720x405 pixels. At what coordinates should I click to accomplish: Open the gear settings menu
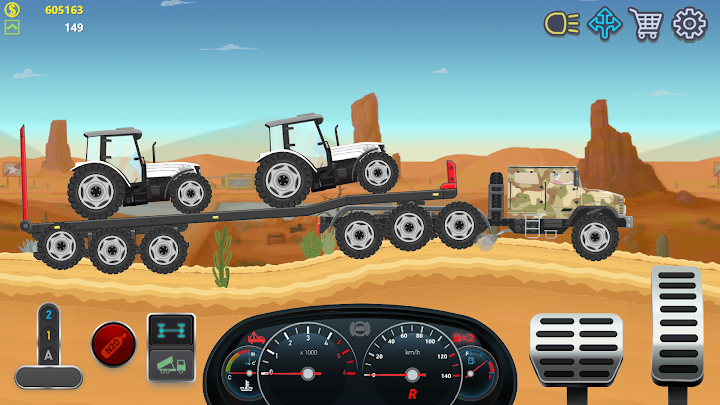click(x=689, y=24)
